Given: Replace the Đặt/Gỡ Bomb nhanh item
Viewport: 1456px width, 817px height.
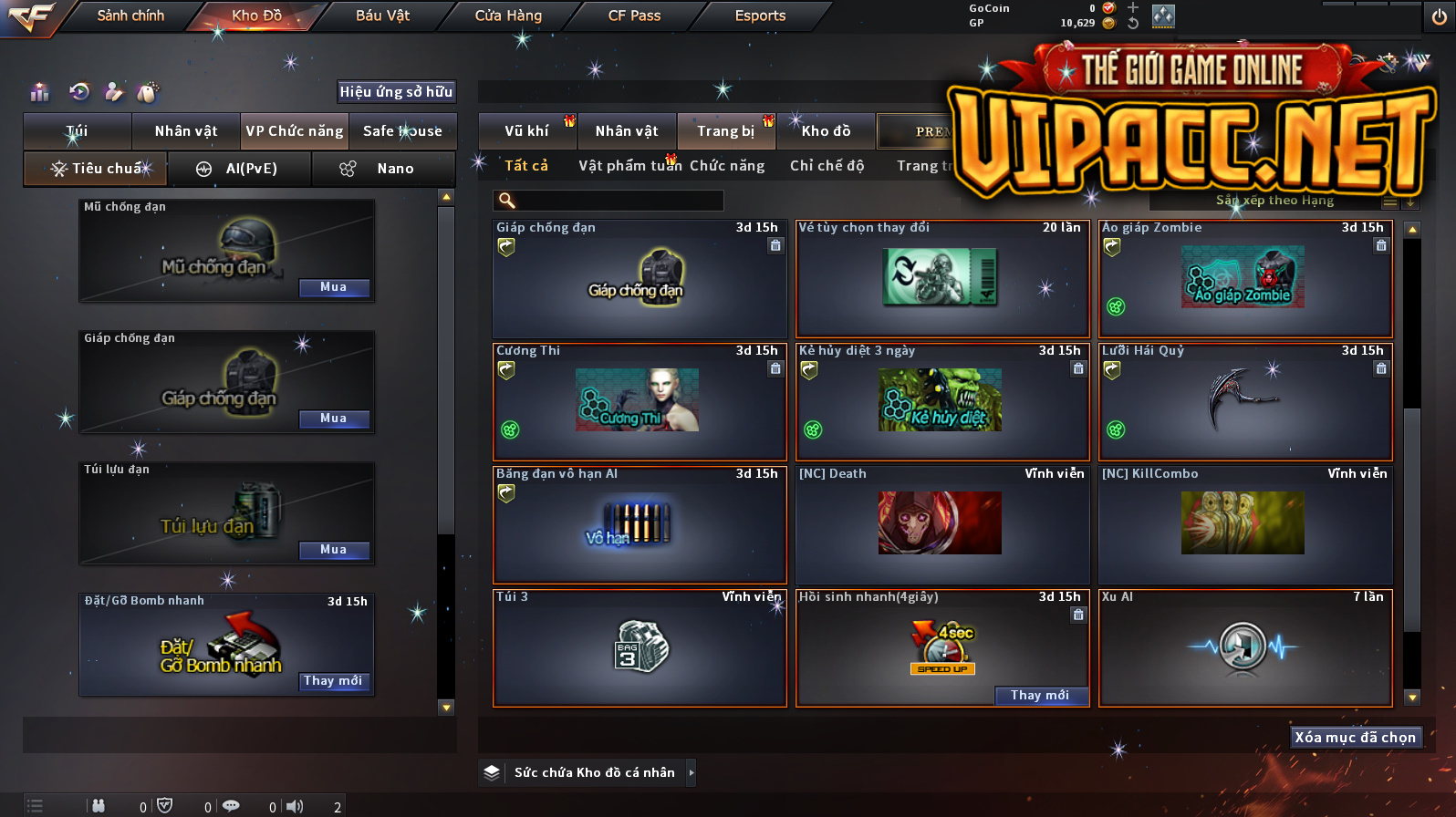Looking at the screenshot, I should [333, 681].
